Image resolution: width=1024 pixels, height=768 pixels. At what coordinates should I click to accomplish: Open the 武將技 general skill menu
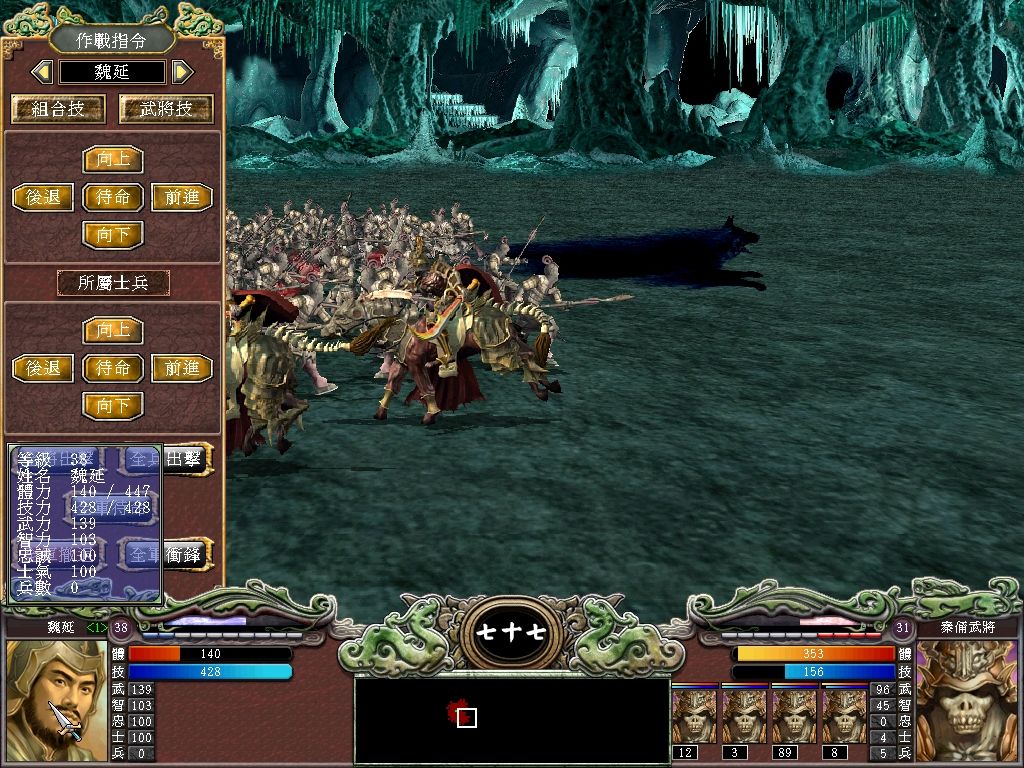pyautogui.click(x=166, y=109)
